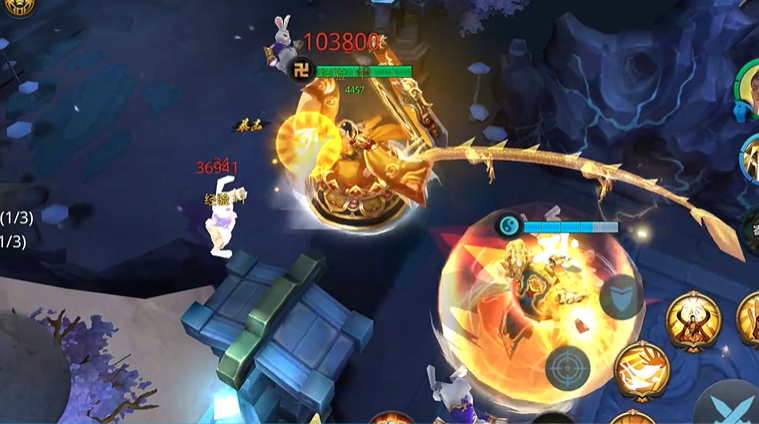Activate the golden winged figure skill
The height and width of the screenshot is (424, 759).
pyautogui.click(x=693, y=319)
